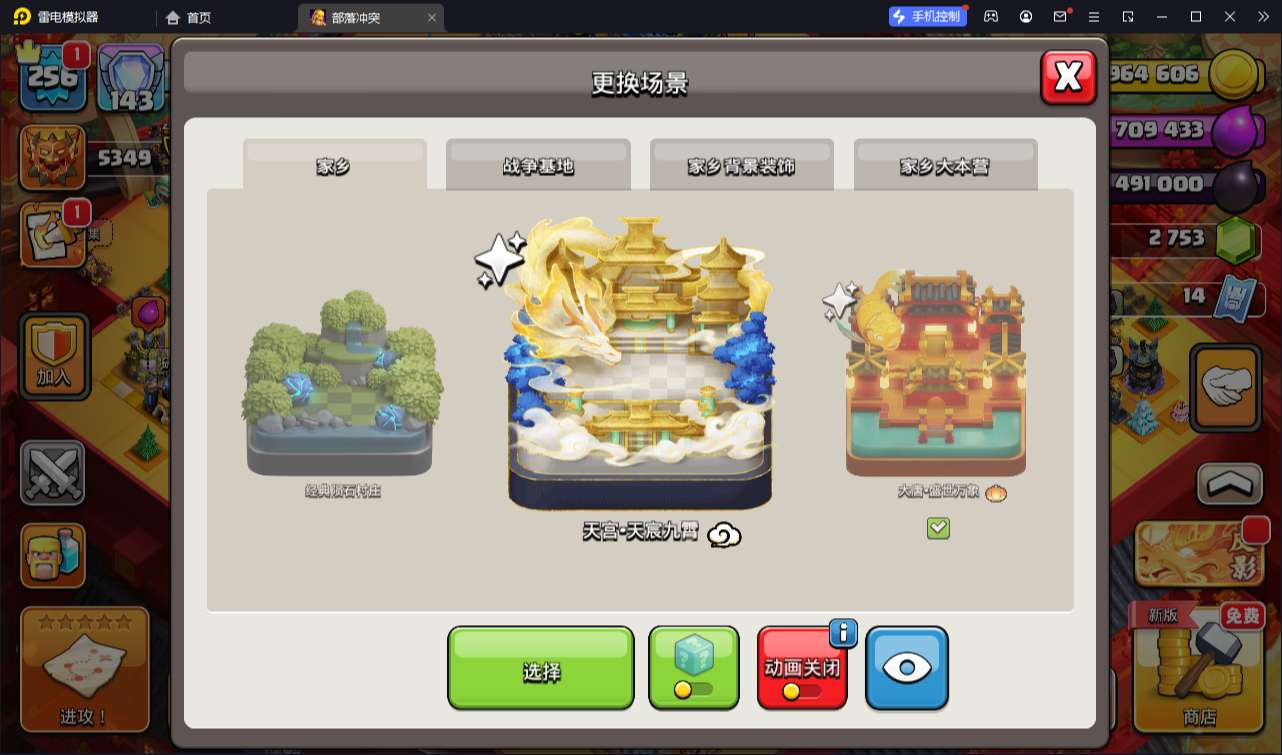
Task: Open the hamburger menu in the title bar
Action: [1095, 16]
